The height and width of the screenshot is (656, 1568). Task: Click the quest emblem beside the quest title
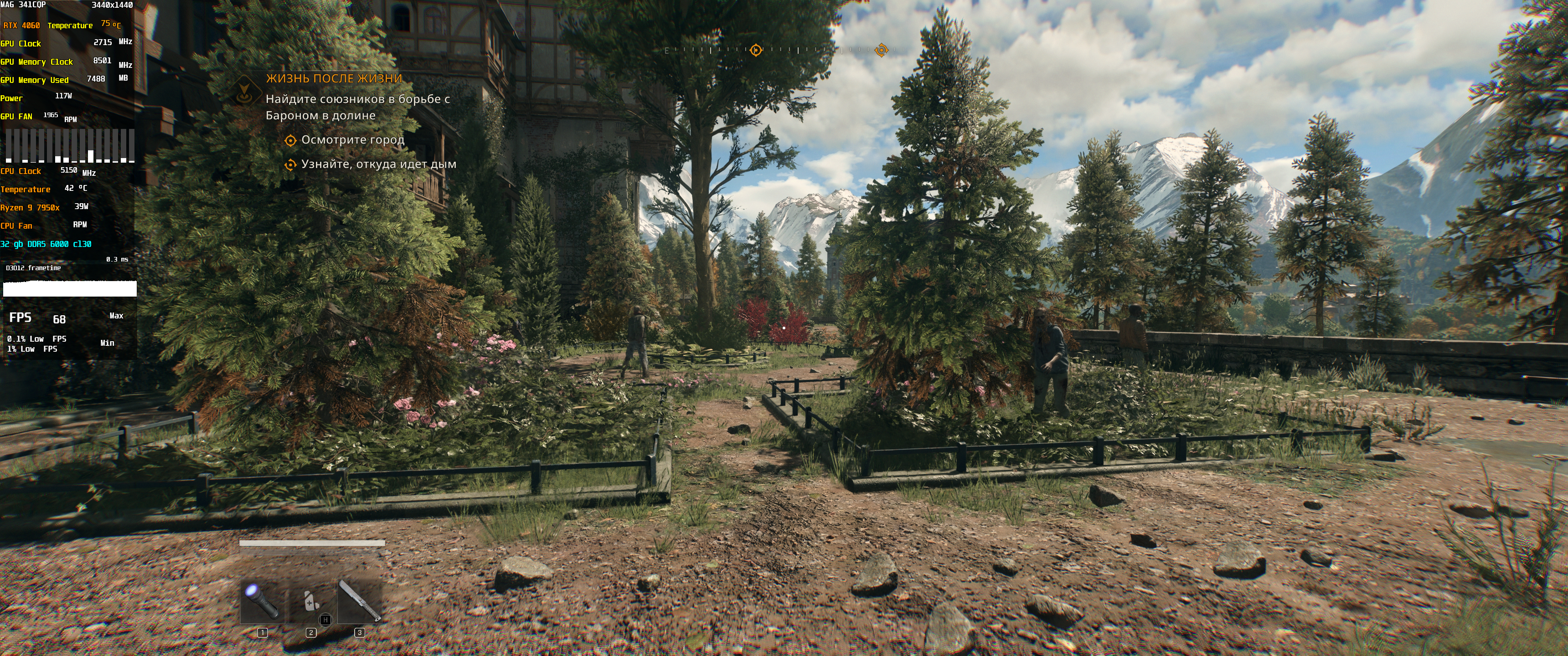tap(245, 92)
